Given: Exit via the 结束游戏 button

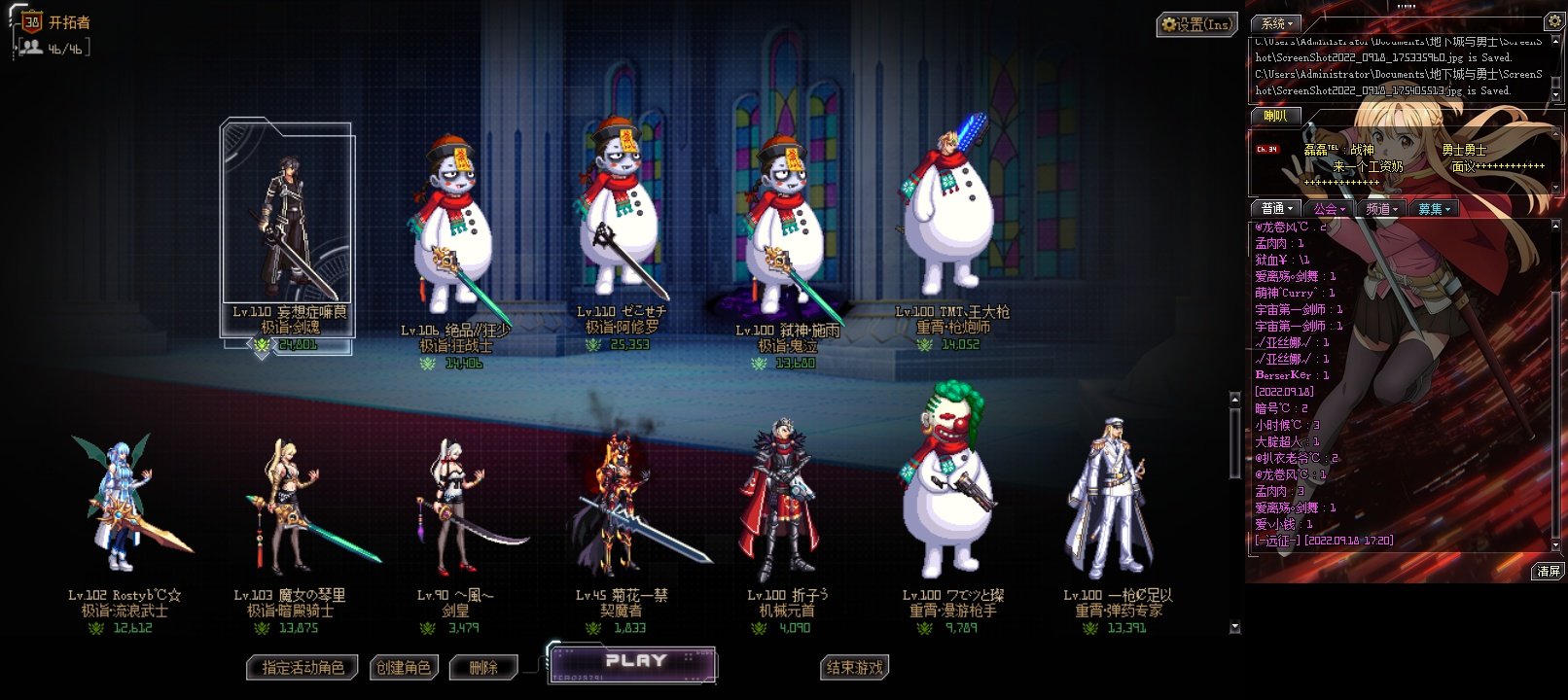Looking at the screenshot, I should [x=855, y=668].
